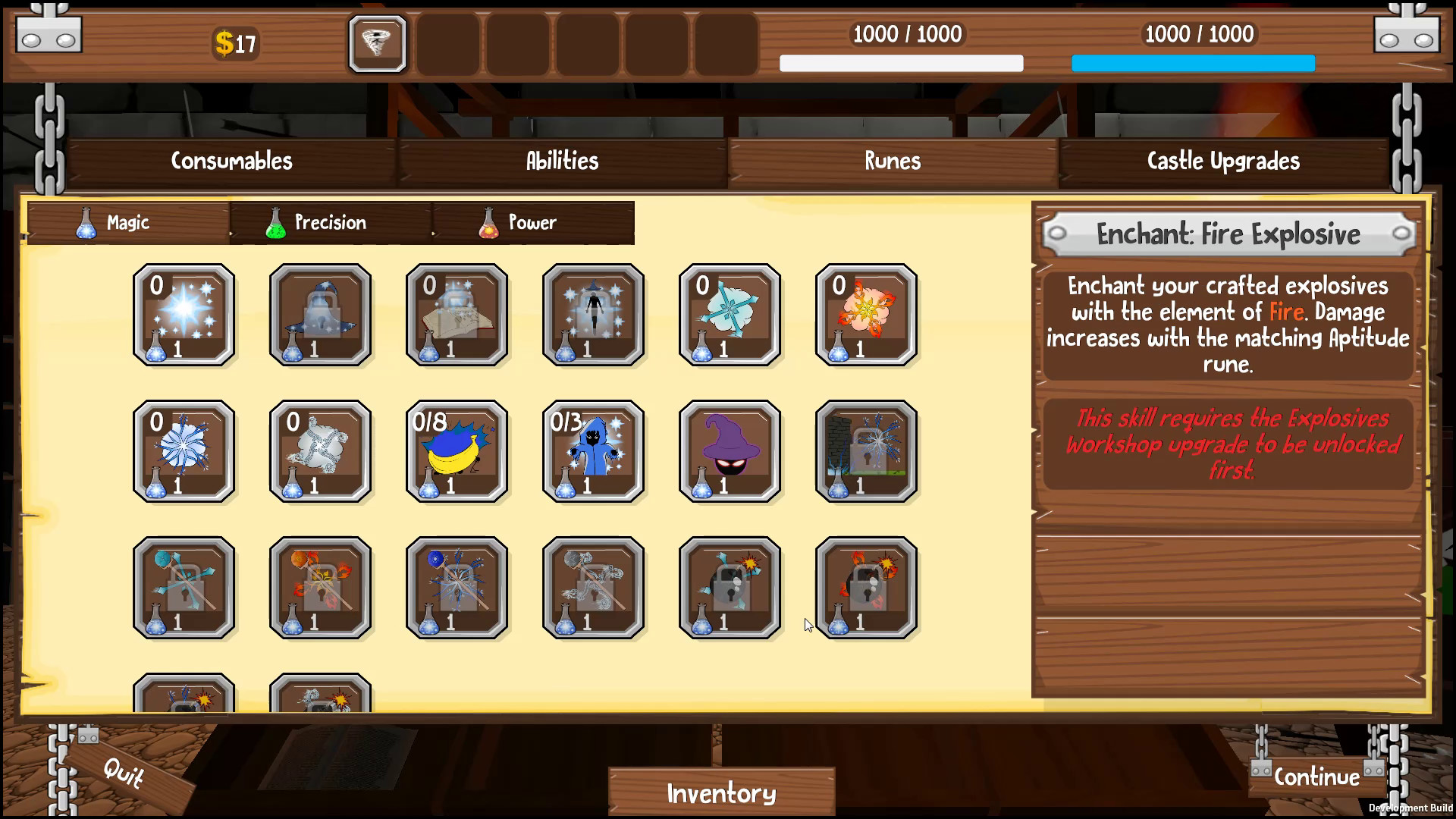Switch to the Runes tab
Screen dimensions: 1456x819
click(893, 161)
